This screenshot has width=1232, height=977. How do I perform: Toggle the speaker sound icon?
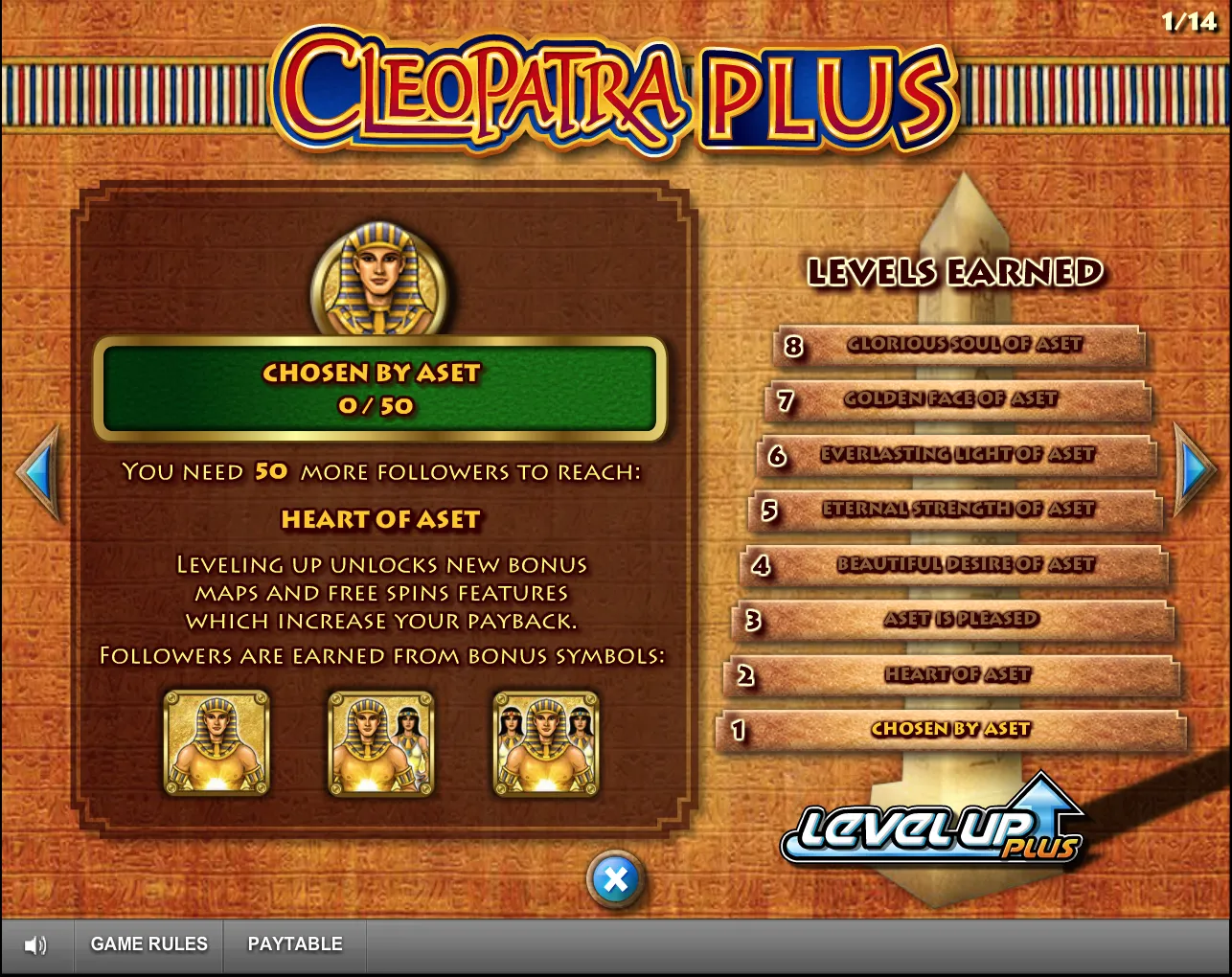pyautogui.click(x=36, y=945)
